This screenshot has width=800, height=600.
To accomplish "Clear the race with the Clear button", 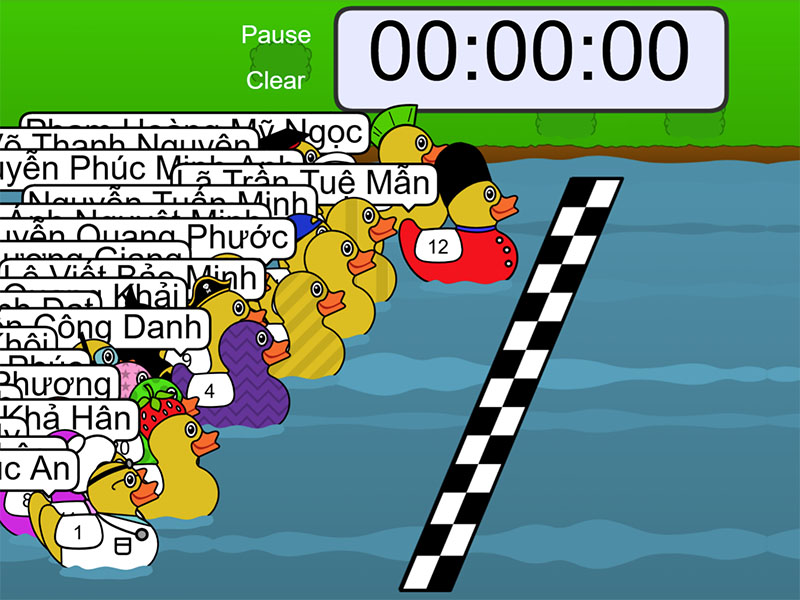I will [x=276, y=80].
